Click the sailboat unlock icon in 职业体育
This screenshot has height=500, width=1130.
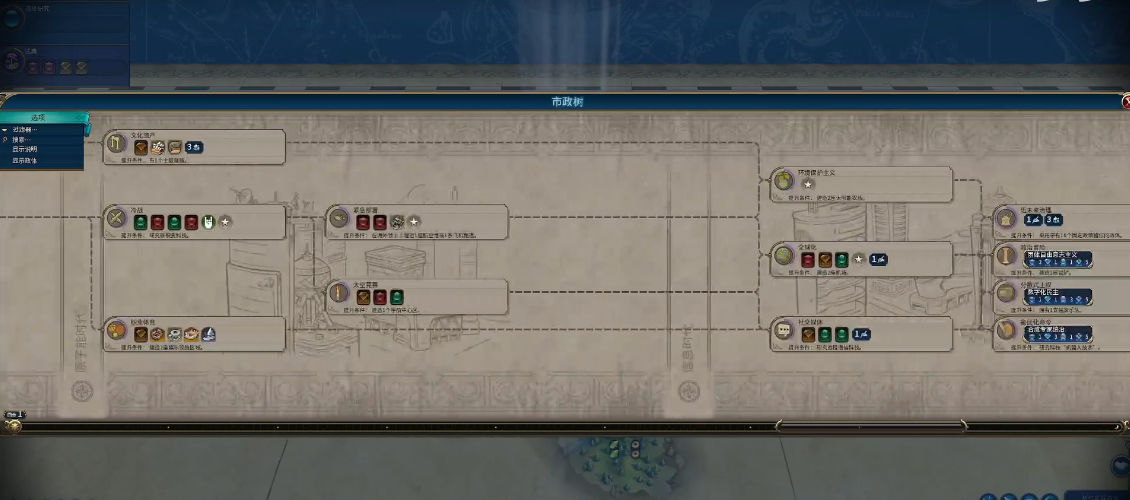pyautogui.click(x=208, y=334)
